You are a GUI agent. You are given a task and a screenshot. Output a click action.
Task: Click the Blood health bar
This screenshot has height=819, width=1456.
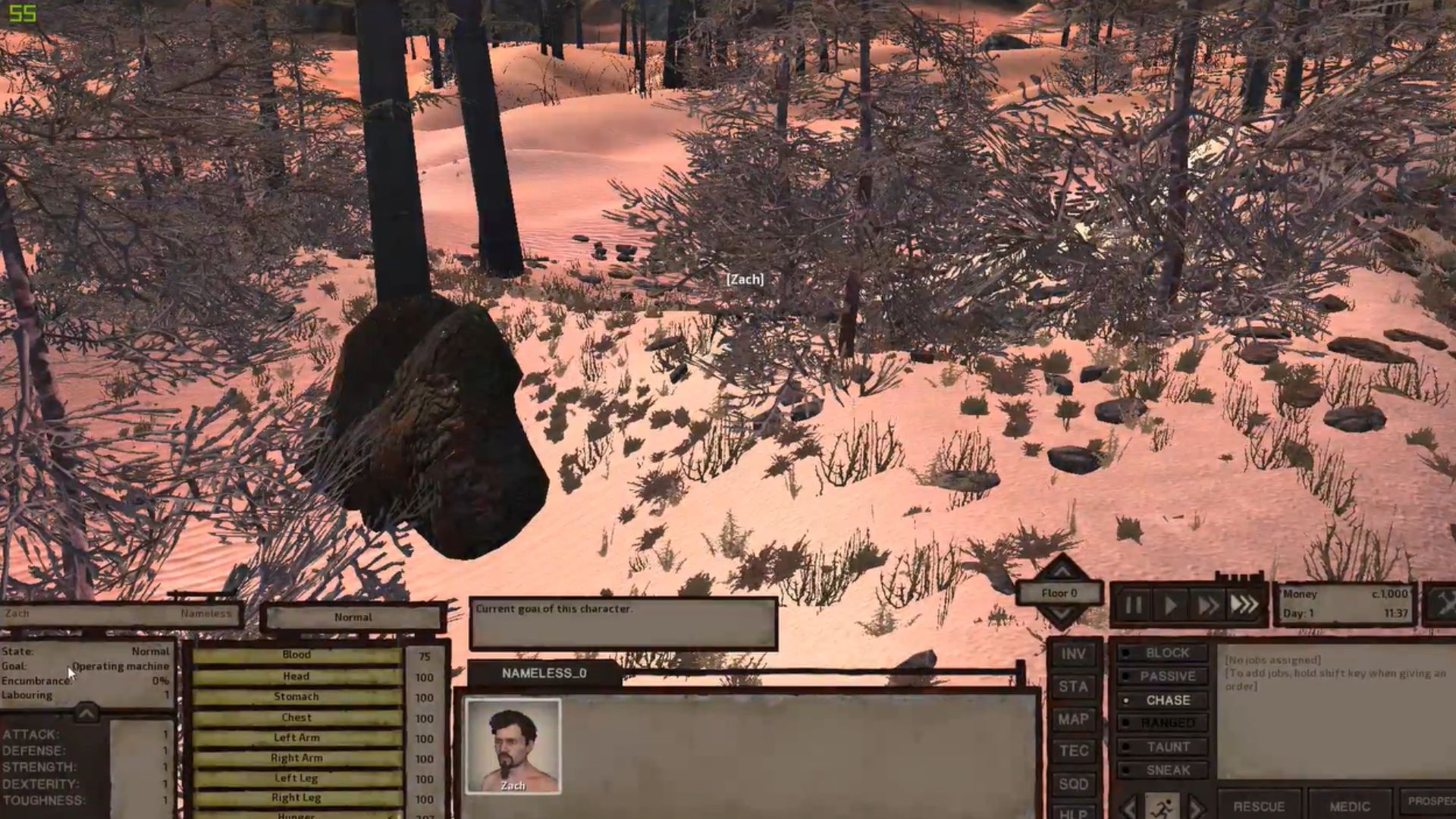pos(298,654)
